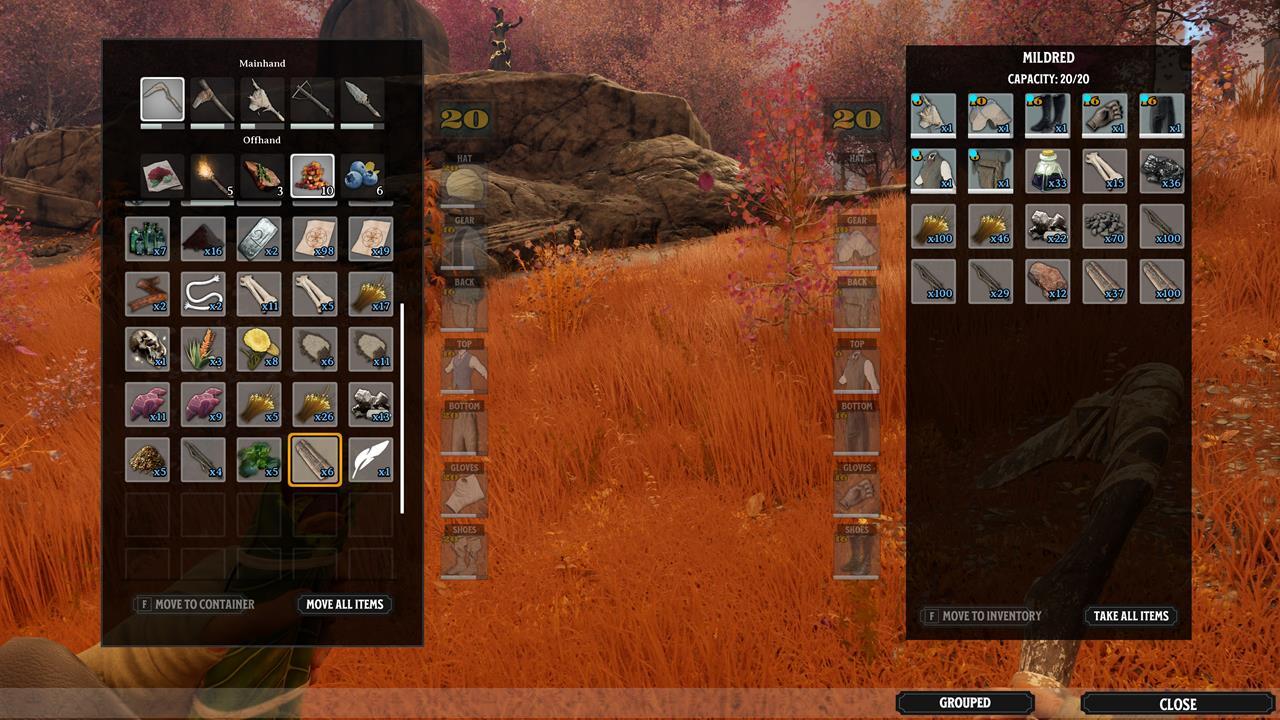Choose the torch offhand slot
The height and width of the screenshot is (720, 1280).
click(x=212, y=176)
